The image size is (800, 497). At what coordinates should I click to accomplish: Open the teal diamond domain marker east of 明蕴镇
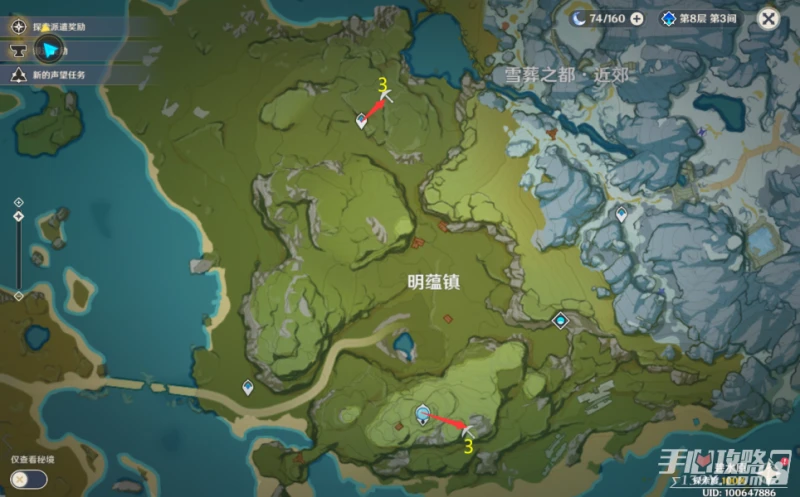(561, 320)
